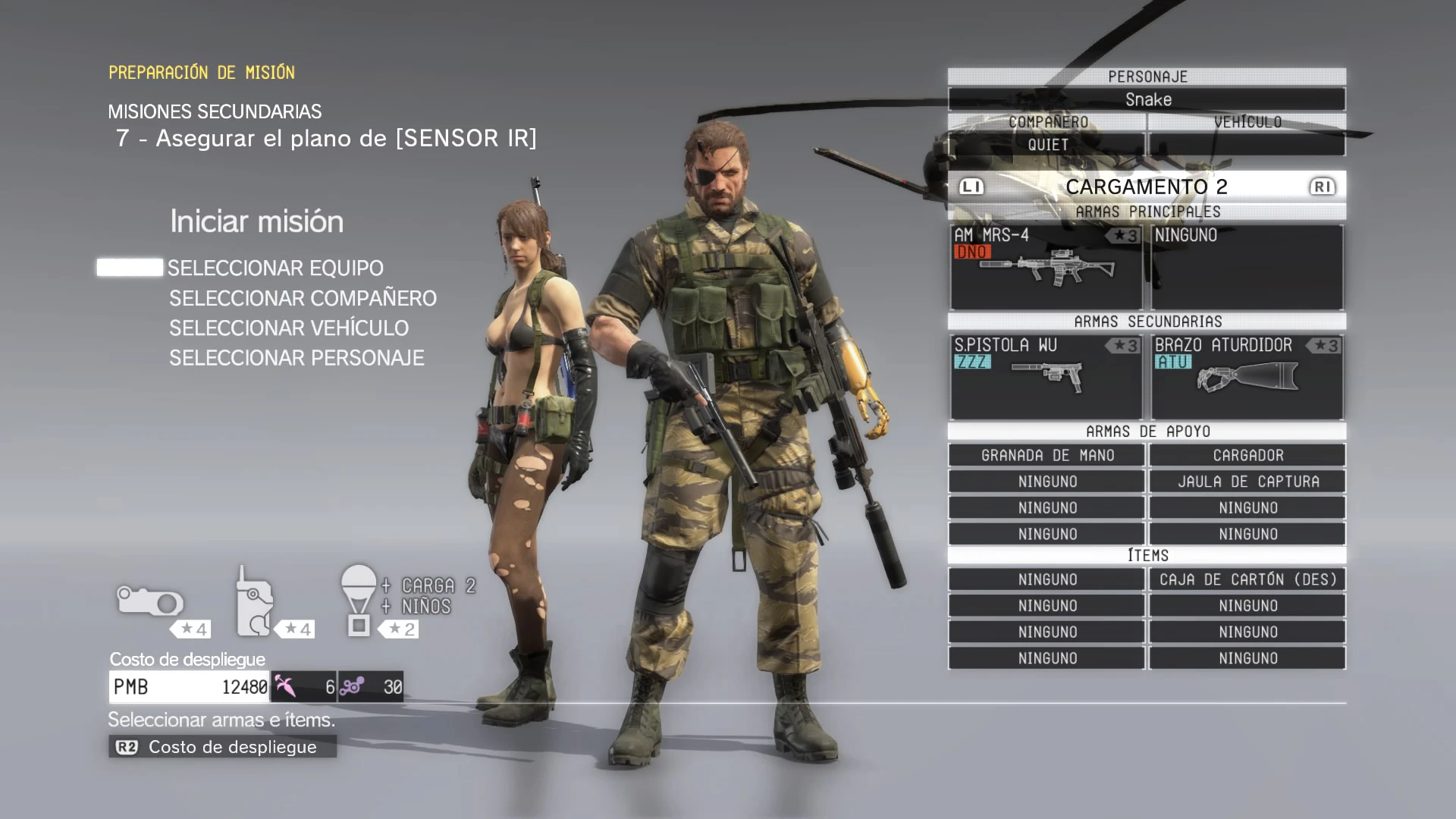Image resolution: width=1456 pixels, height=819 pixels.
Task: Open SELECCIONAR PERSONAJE option
Action: (x=297, y=358)
